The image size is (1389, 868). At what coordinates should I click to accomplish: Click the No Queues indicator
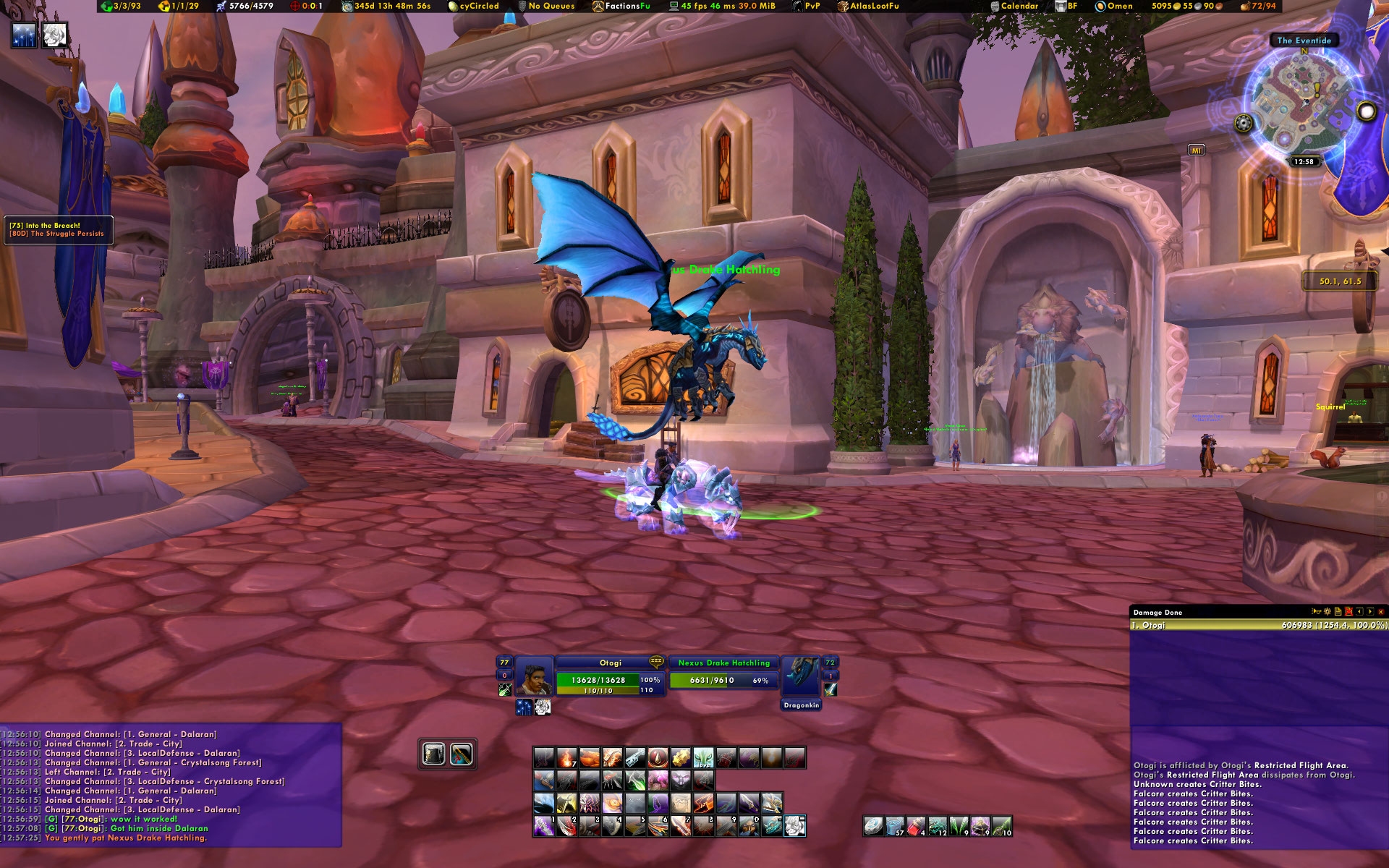click(x=551, y=6)
